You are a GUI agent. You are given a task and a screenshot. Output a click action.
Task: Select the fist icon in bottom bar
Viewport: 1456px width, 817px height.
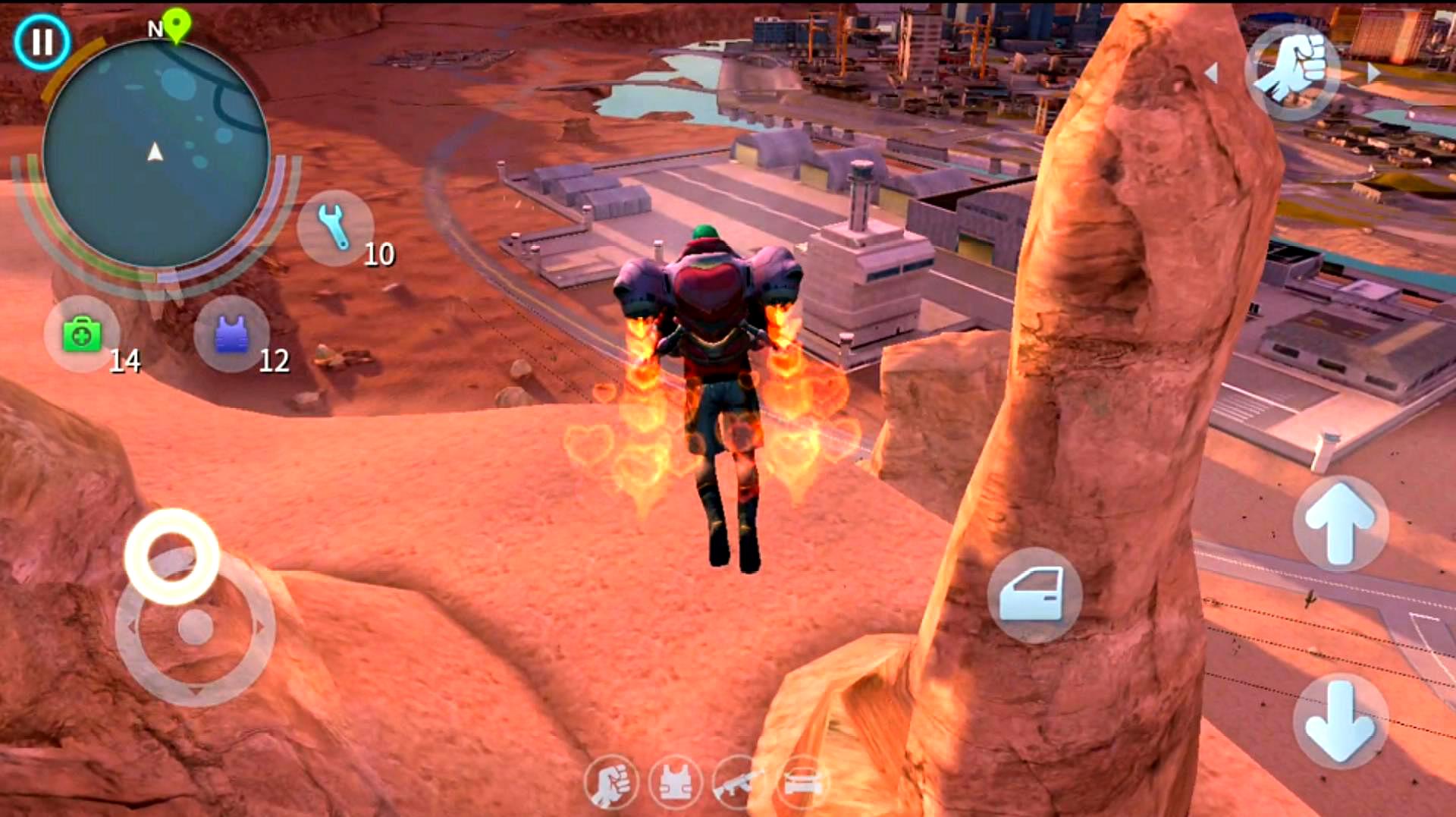click(x=610, y=783)
